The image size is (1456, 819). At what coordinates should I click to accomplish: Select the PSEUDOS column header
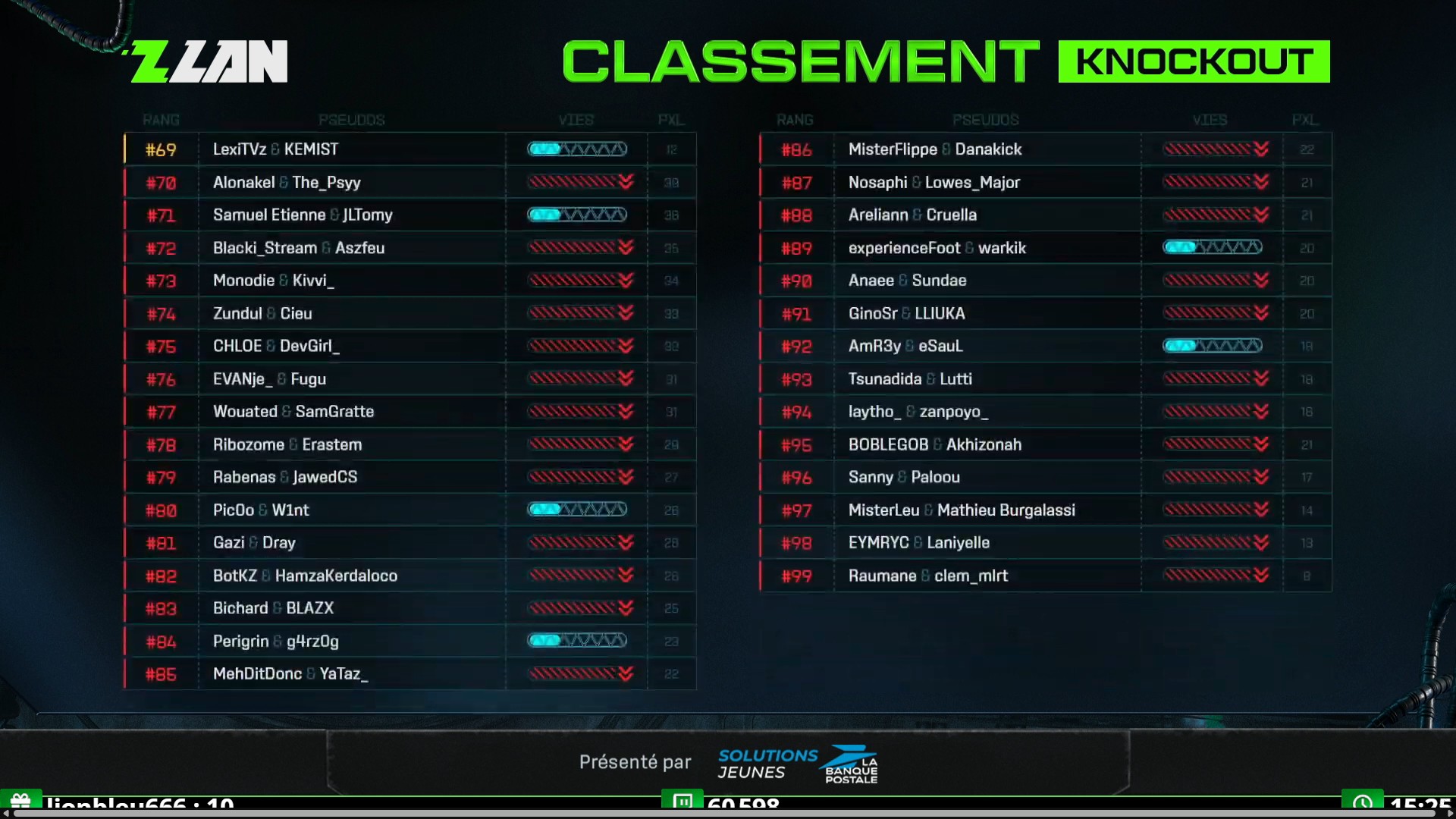tap(352, 120)
